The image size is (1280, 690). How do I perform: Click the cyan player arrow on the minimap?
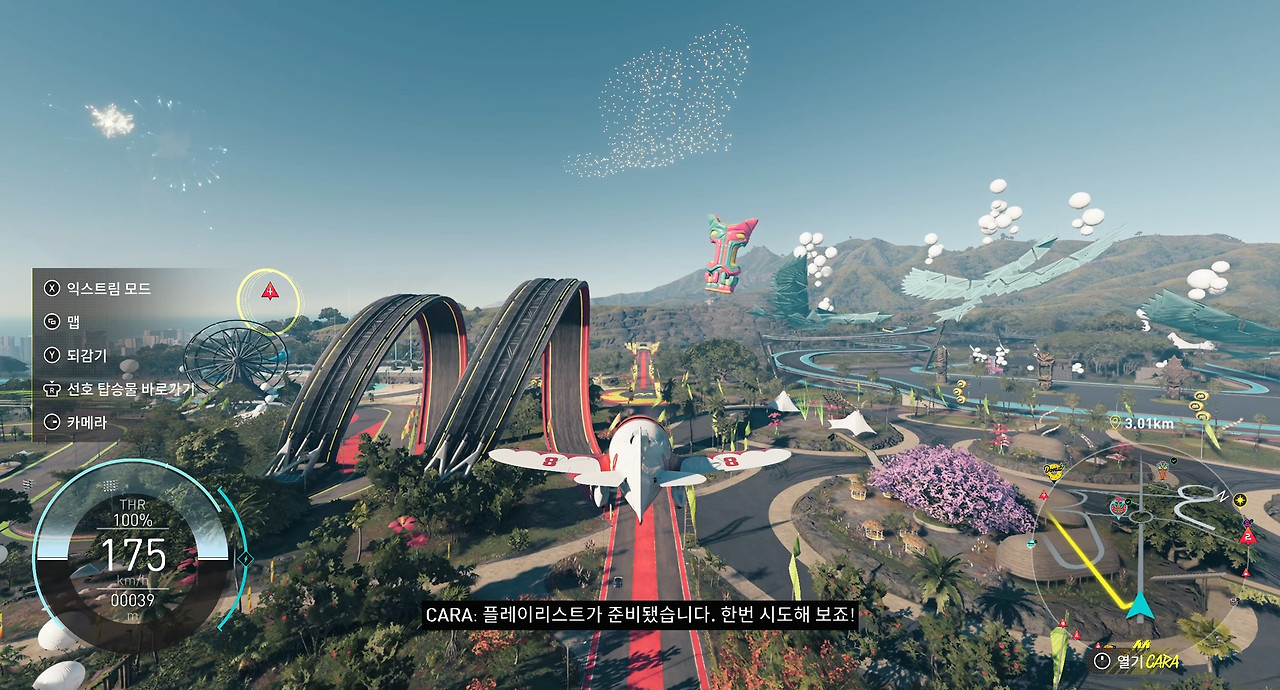(x=1139, y=606)
